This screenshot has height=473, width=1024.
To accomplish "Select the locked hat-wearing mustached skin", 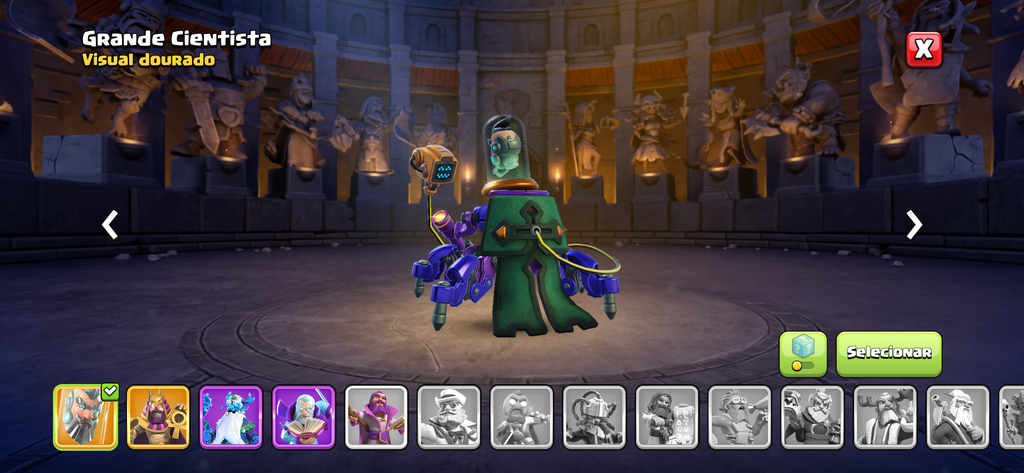I will pyautogui.click(x=449, y=416).
